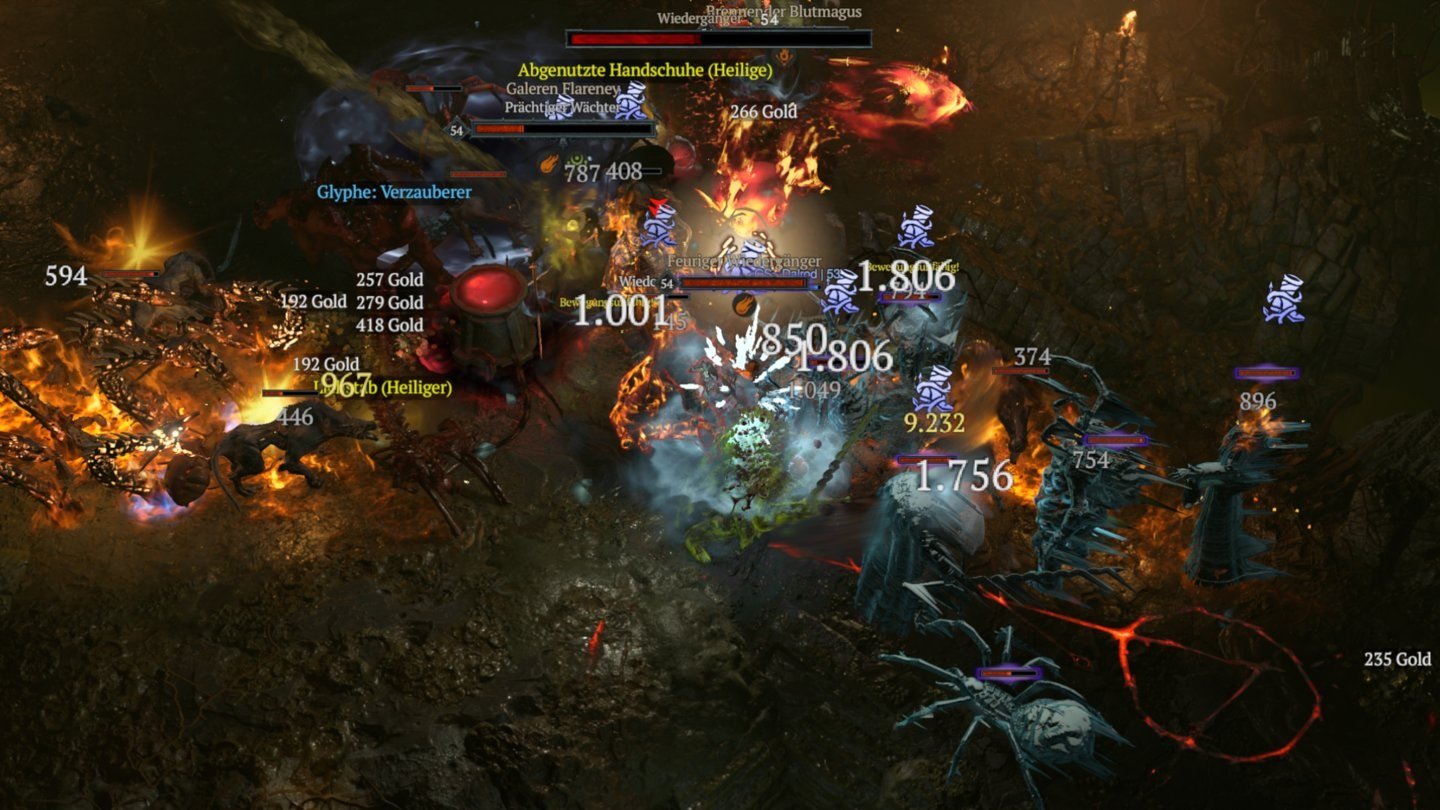Grab the 266 Gold drop label
The width and height of the screenshot is (1440, 810).
(763, 112)
